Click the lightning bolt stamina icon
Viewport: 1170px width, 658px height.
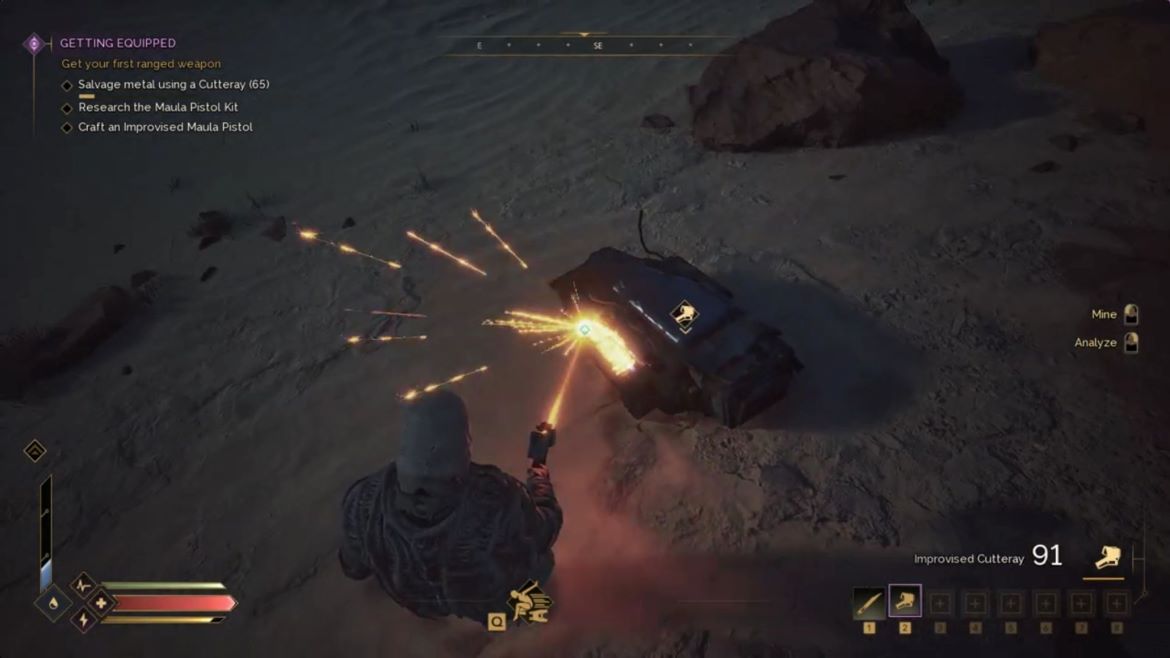click(84, 621)
